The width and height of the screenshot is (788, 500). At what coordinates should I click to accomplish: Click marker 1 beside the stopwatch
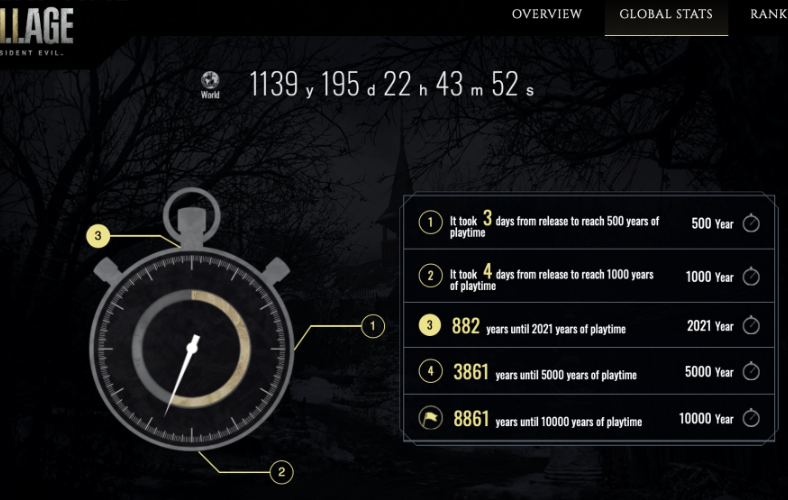pyautogui.click(x=372, y=326)
